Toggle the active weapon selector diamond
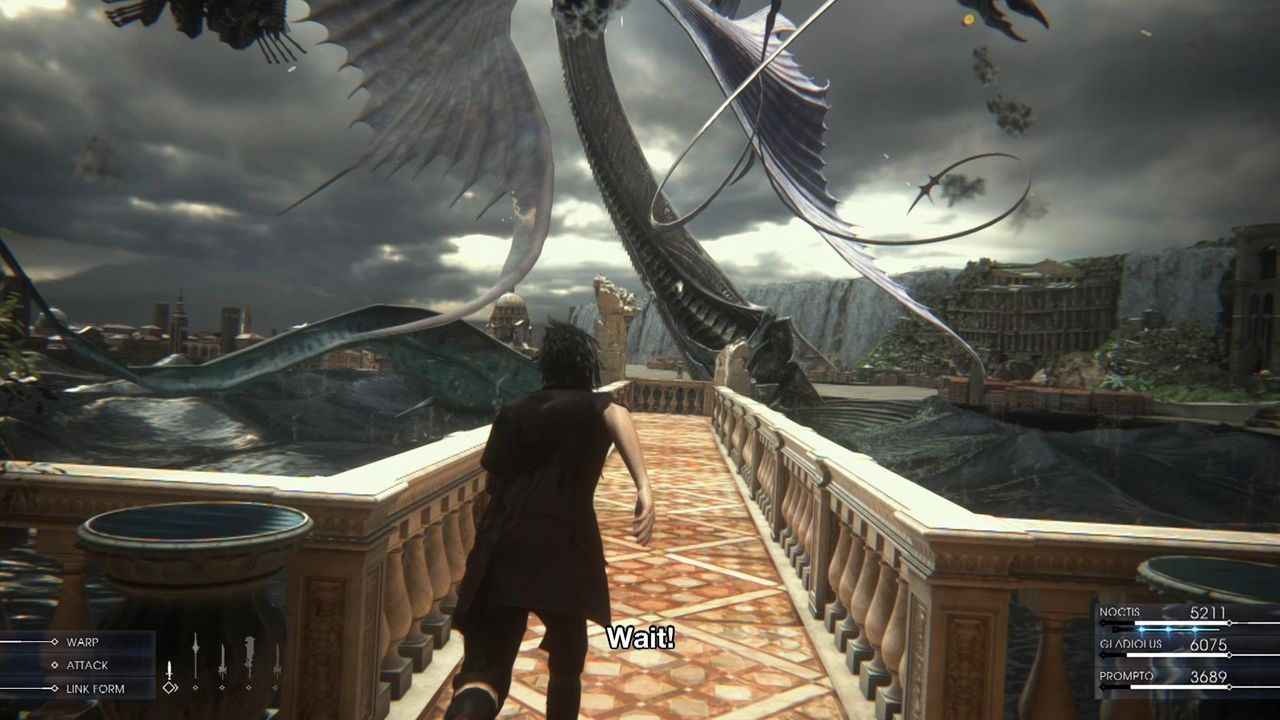Viewport: 1280px width, 720px height. (x=170, y=687)
